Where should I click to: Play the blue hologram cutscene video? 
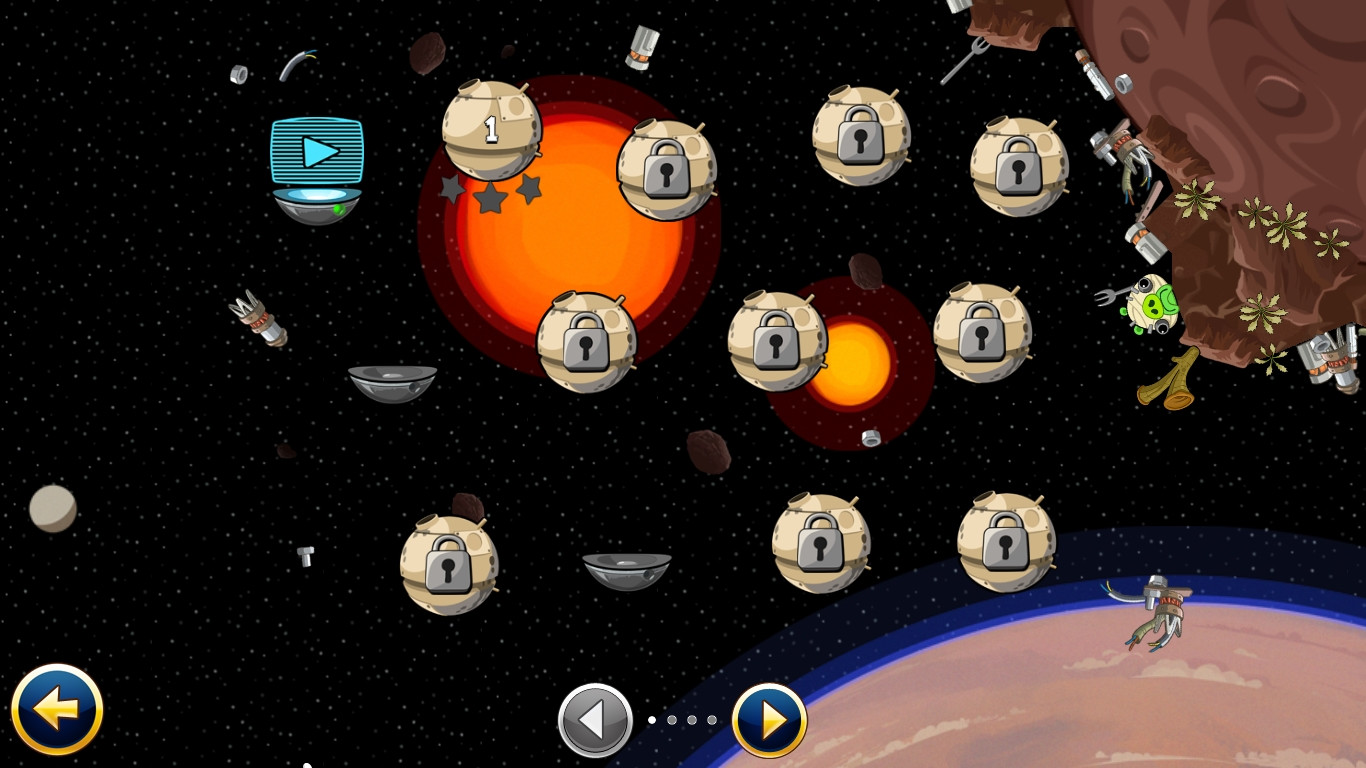pos(317,152)
